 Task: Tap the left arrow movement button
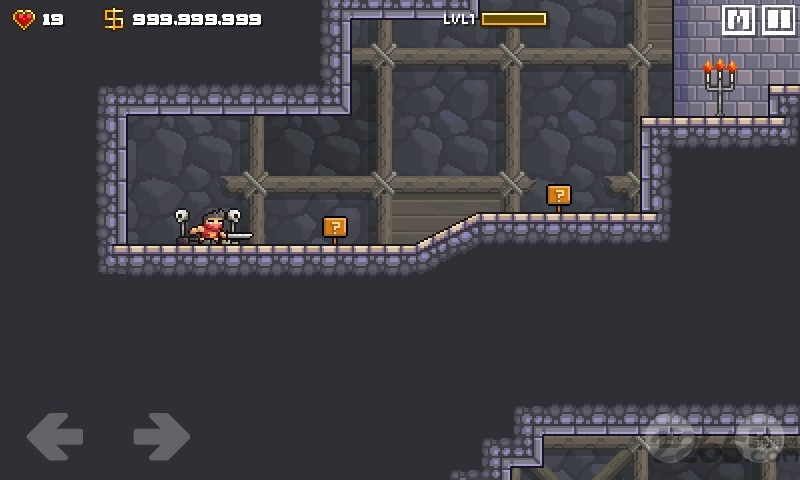55,437
